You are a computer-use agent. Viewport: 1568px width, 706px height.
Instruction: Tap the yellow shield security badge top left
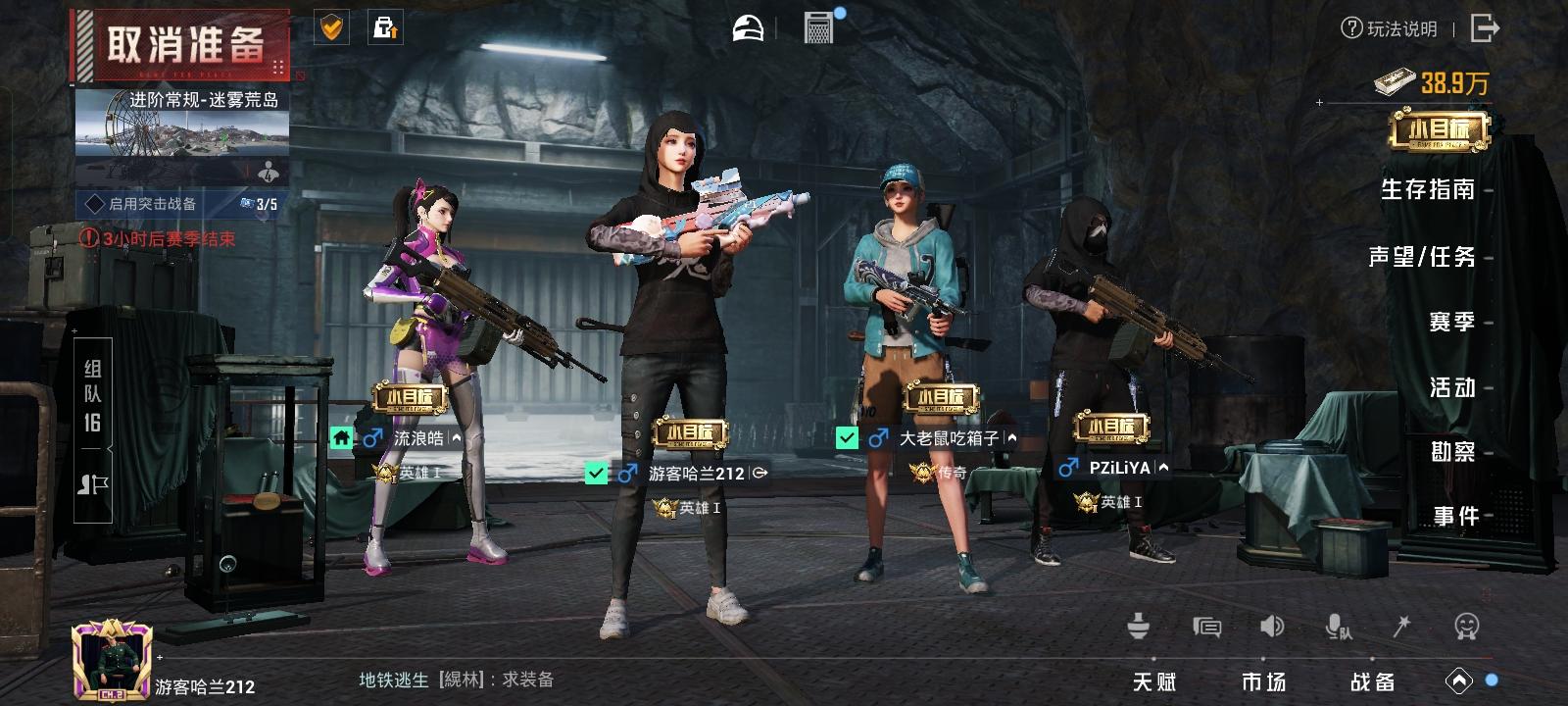pos(330,28)
